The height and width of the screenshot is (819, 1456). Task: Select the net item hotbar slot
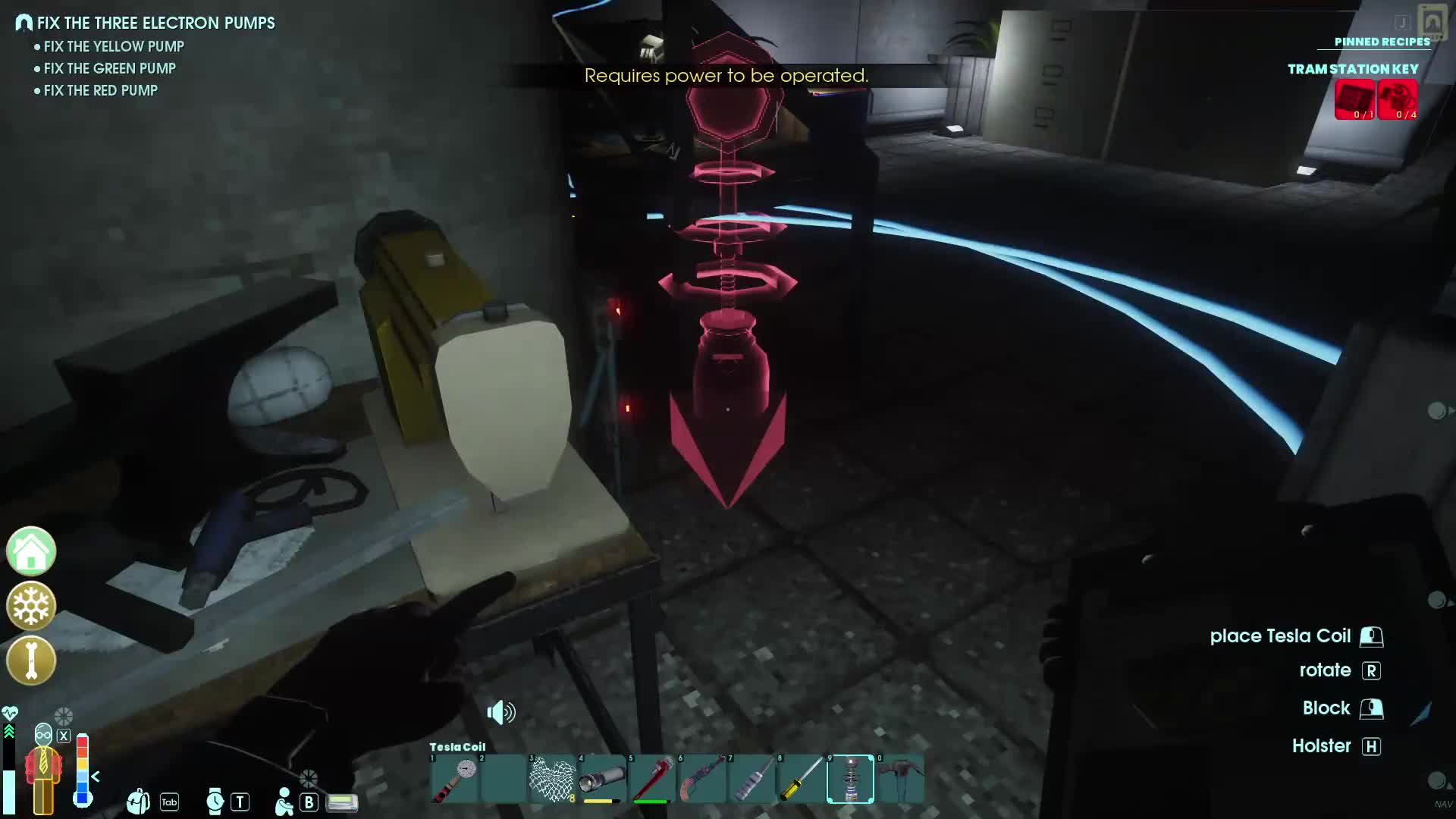click(552, 779)
